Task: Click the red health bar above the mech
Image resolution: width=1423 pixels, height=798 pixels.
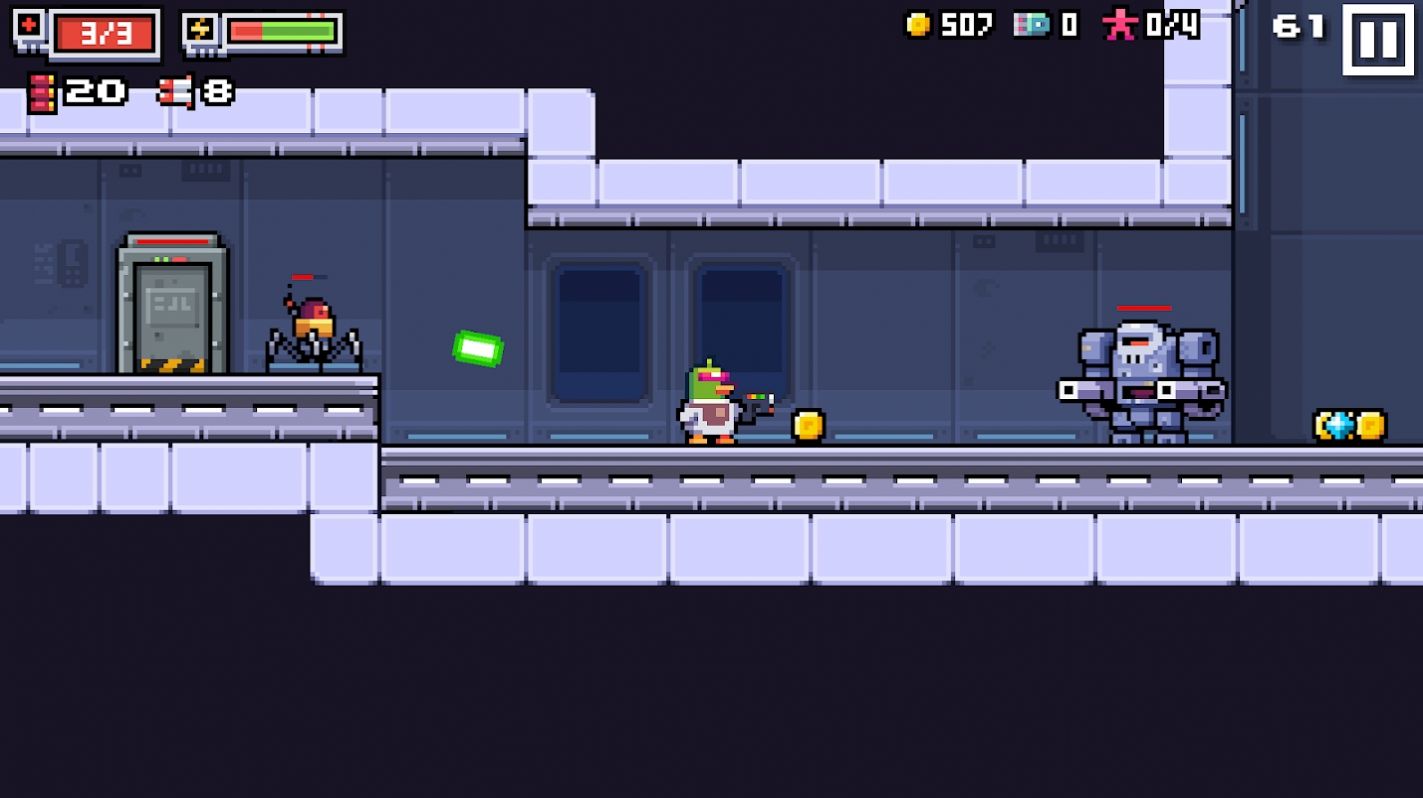Action: pyautogui.click(x=1143, y=310)
